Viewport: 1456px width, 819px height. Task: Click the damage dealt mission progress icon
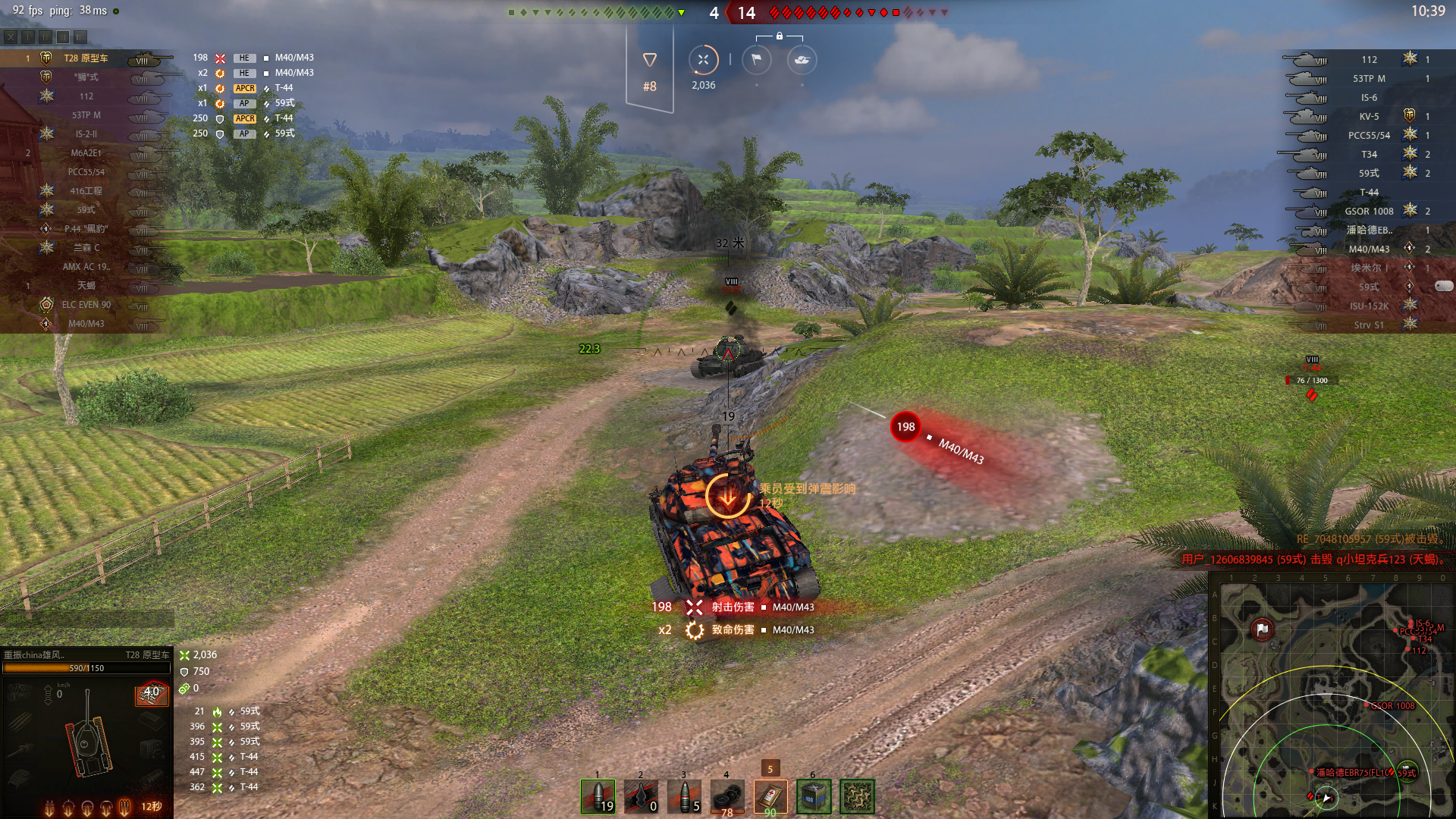pyautogui.click(x=703, y=60)
